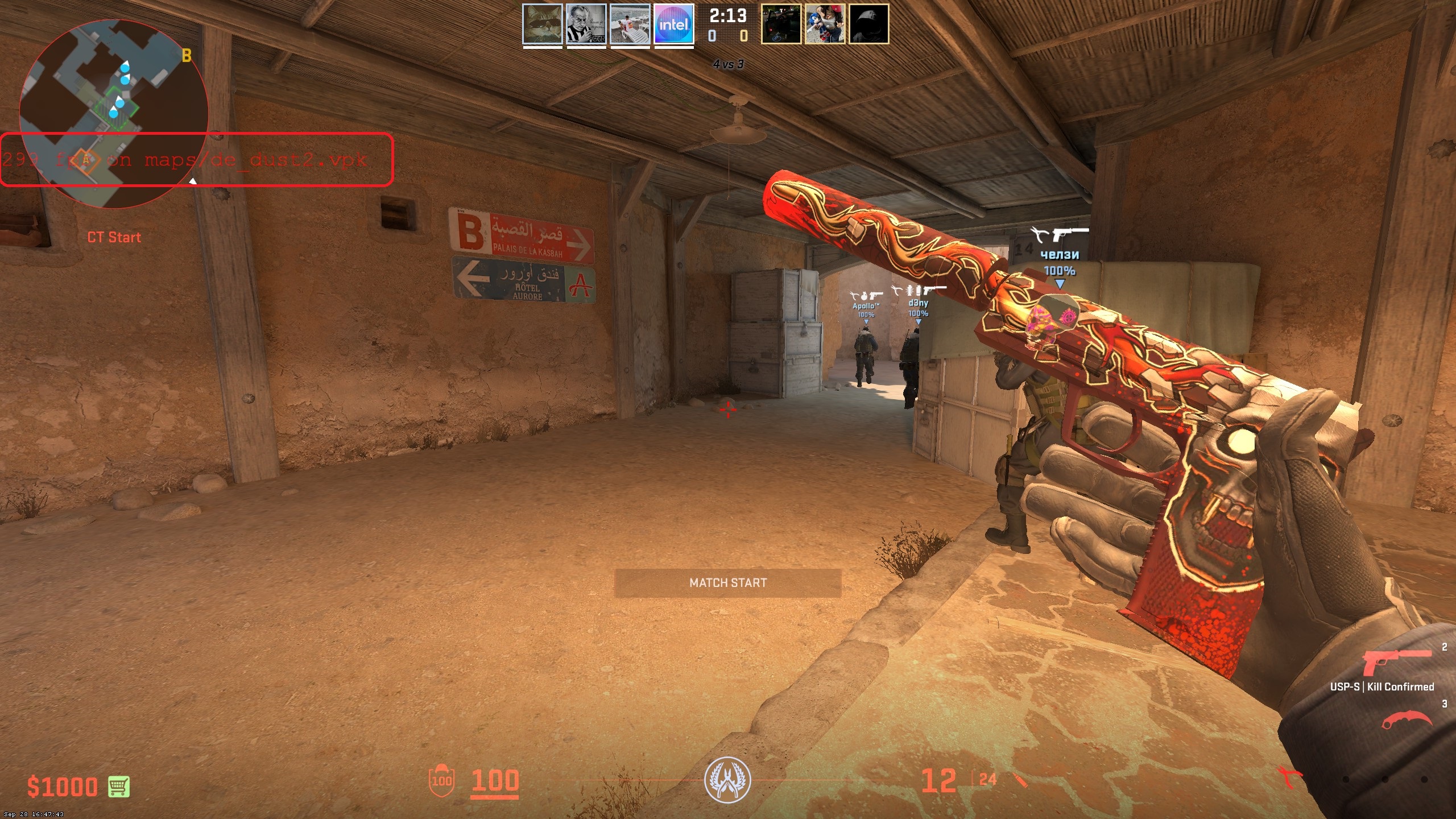Select the beach lounger player avatar
This screenshot has height=819, width=1456.
coord(630,24)
